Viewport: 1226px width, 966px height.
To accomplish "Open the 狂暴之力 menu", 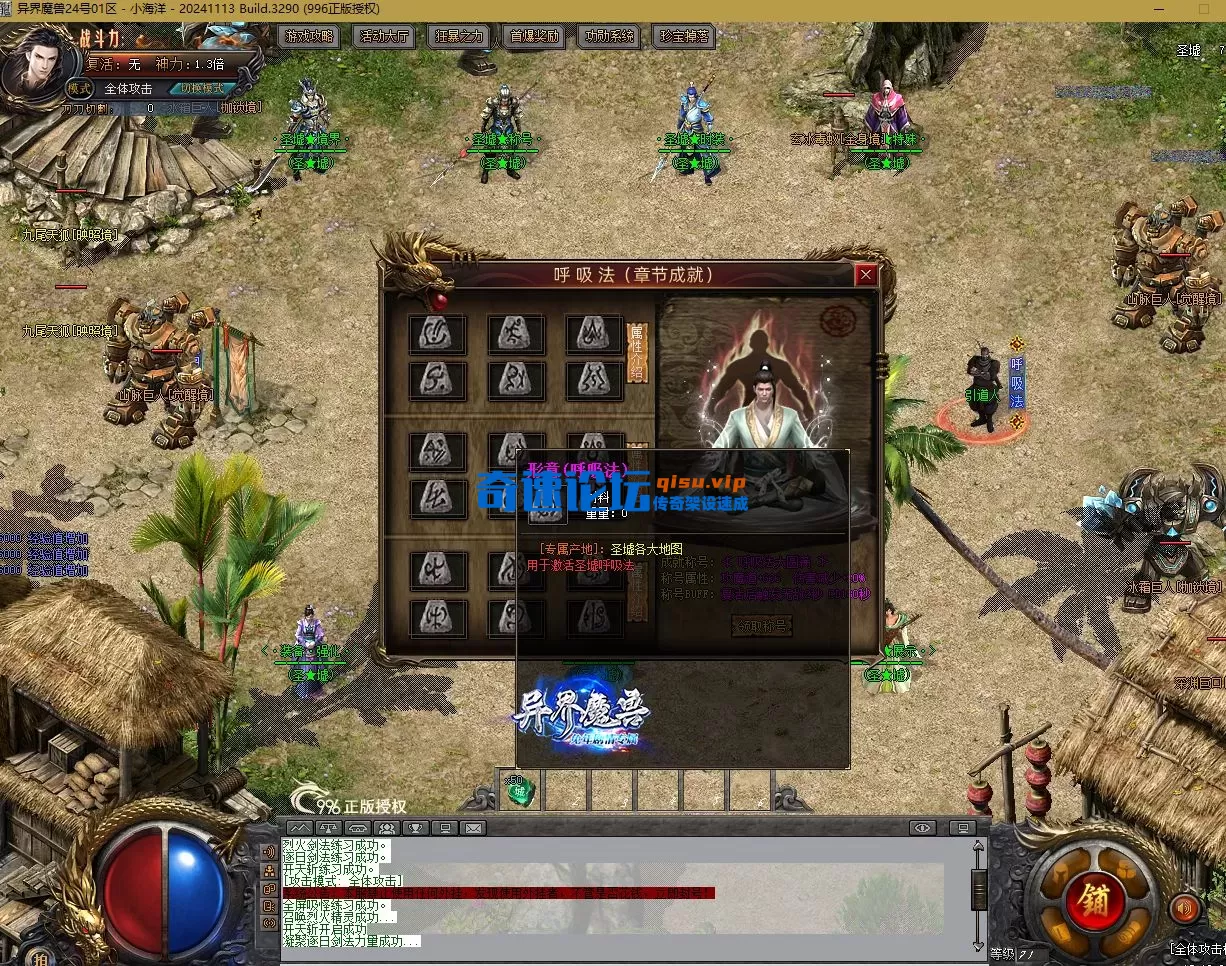I will pyautogui.click(x=459, y=37).
